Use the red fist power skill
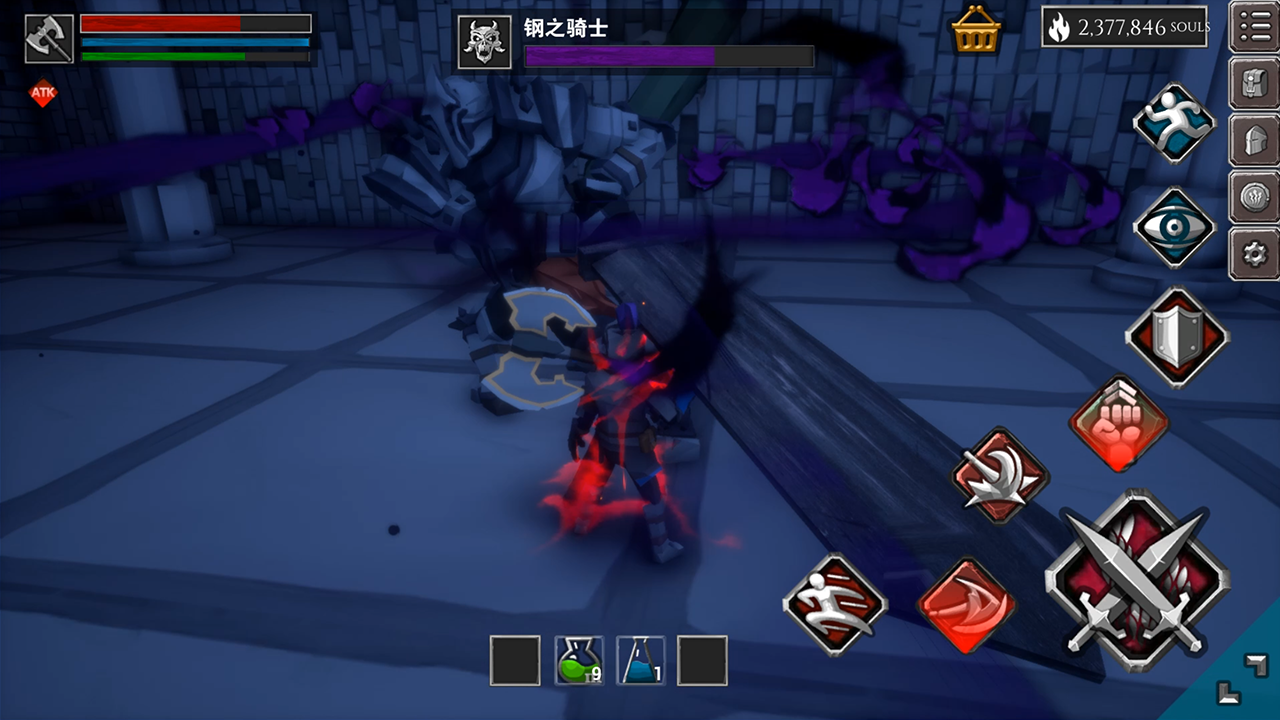The image size is (1280, 720). 1120,422
